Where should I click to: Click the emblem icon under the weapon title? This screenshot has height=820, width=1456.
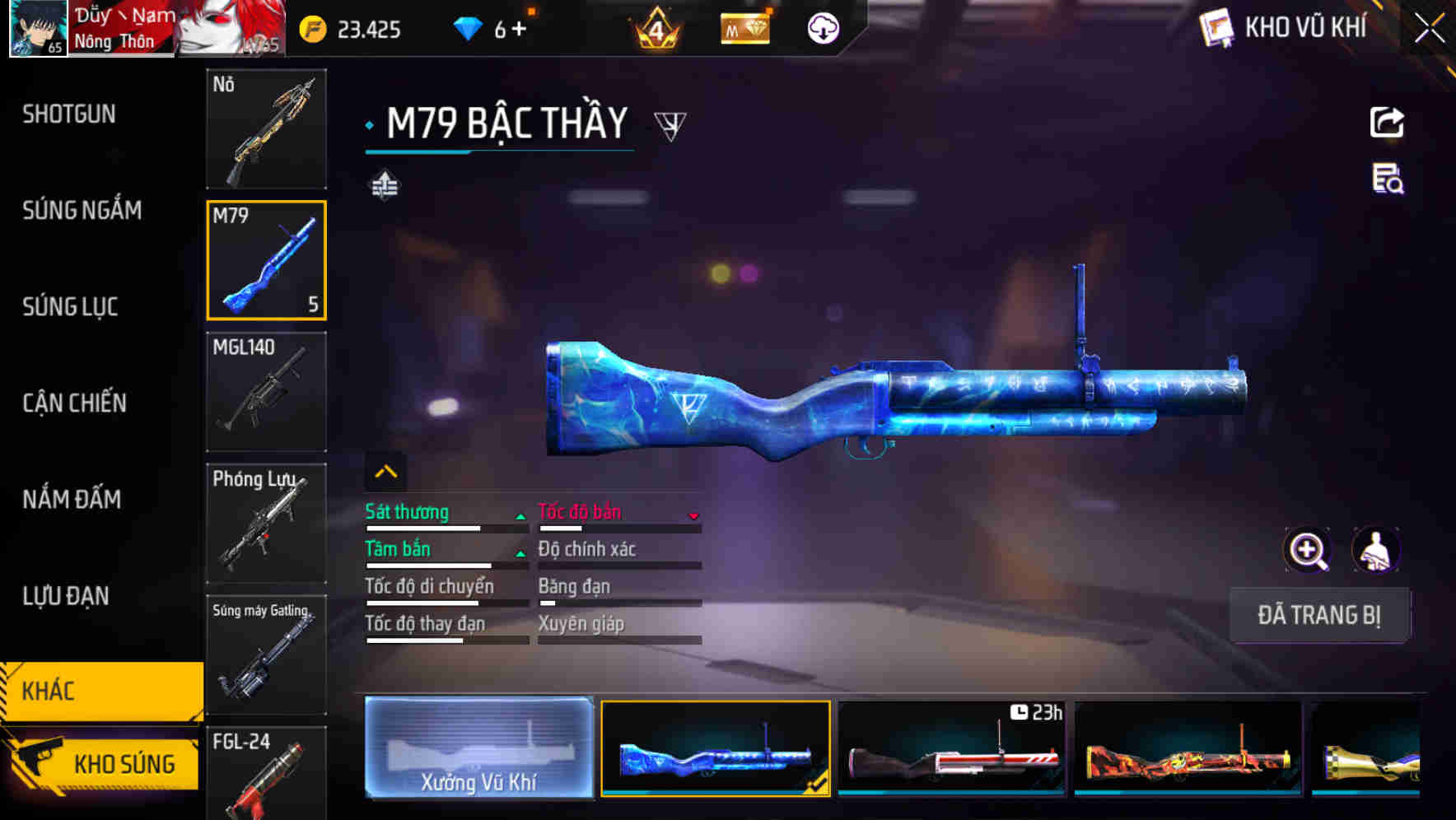coord(384,184)
